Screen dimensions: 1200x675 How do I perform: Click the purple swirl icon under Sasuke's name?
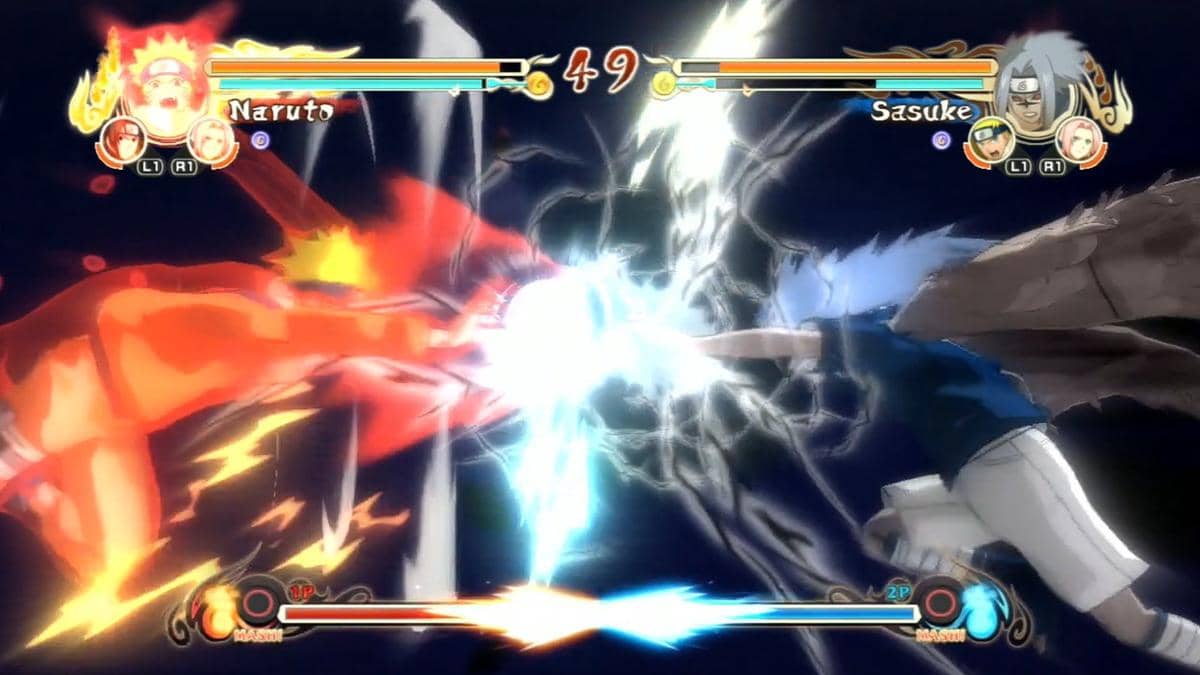(x=940, y=139)
